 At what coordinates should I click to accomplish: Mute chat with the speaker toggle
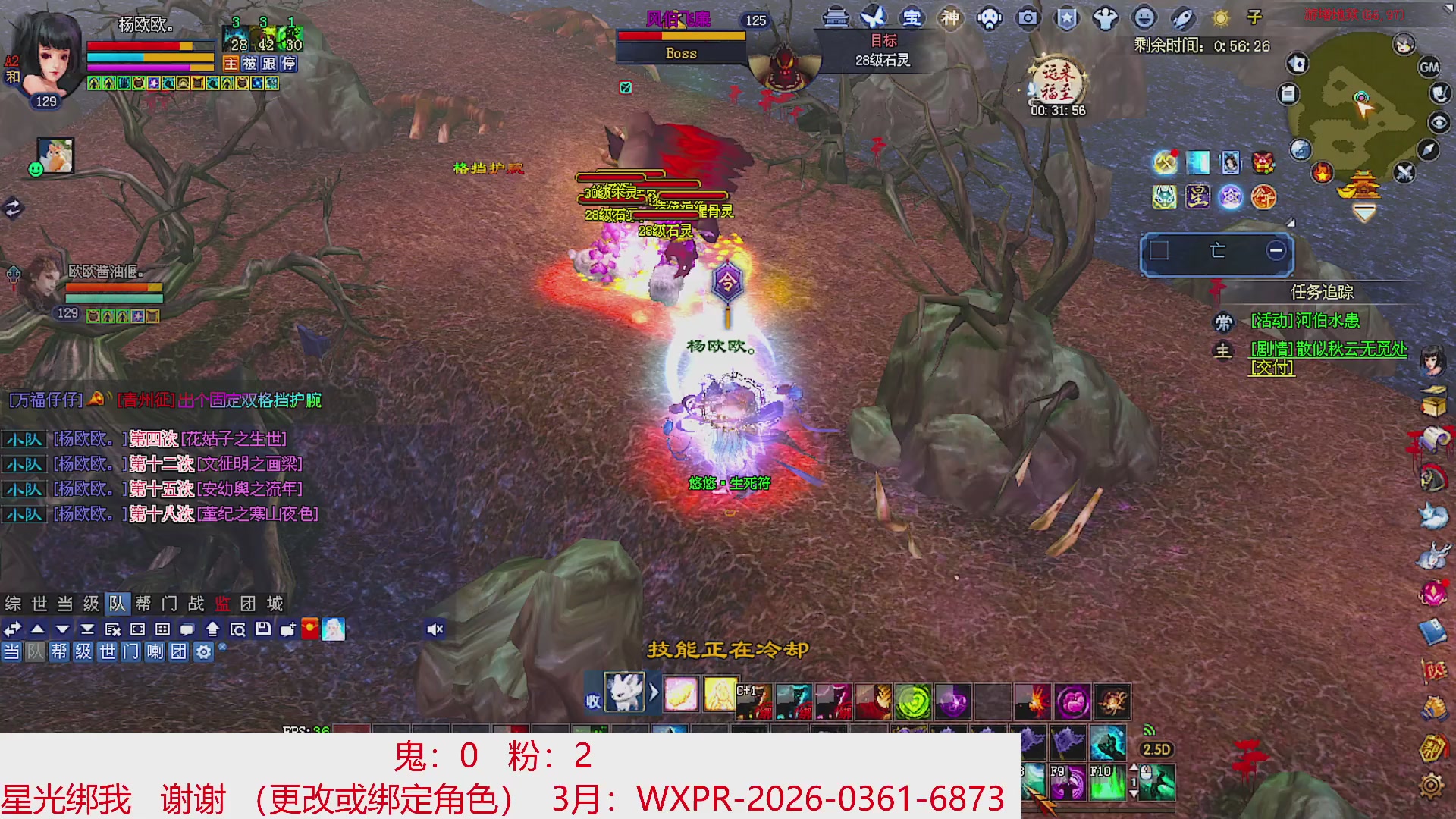435,629
